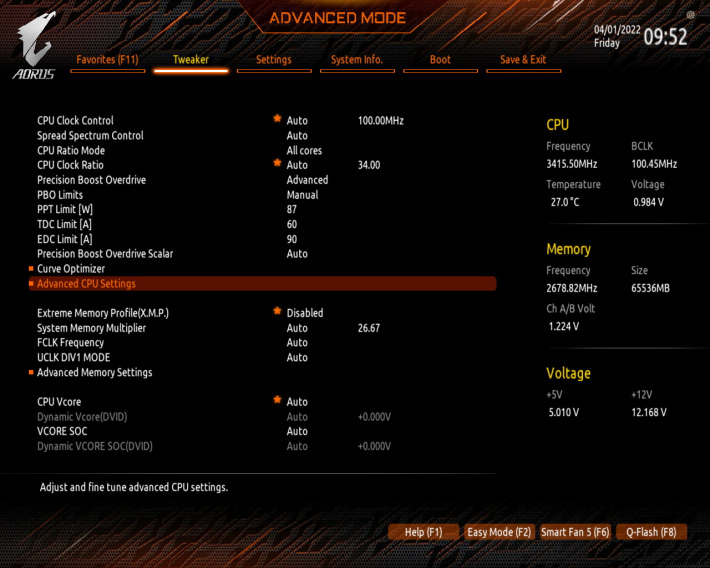Open Smart Fan 5 (F6)
Image resolution: width=710 pixels, height=568 pixels.
[x=575, y=532]
